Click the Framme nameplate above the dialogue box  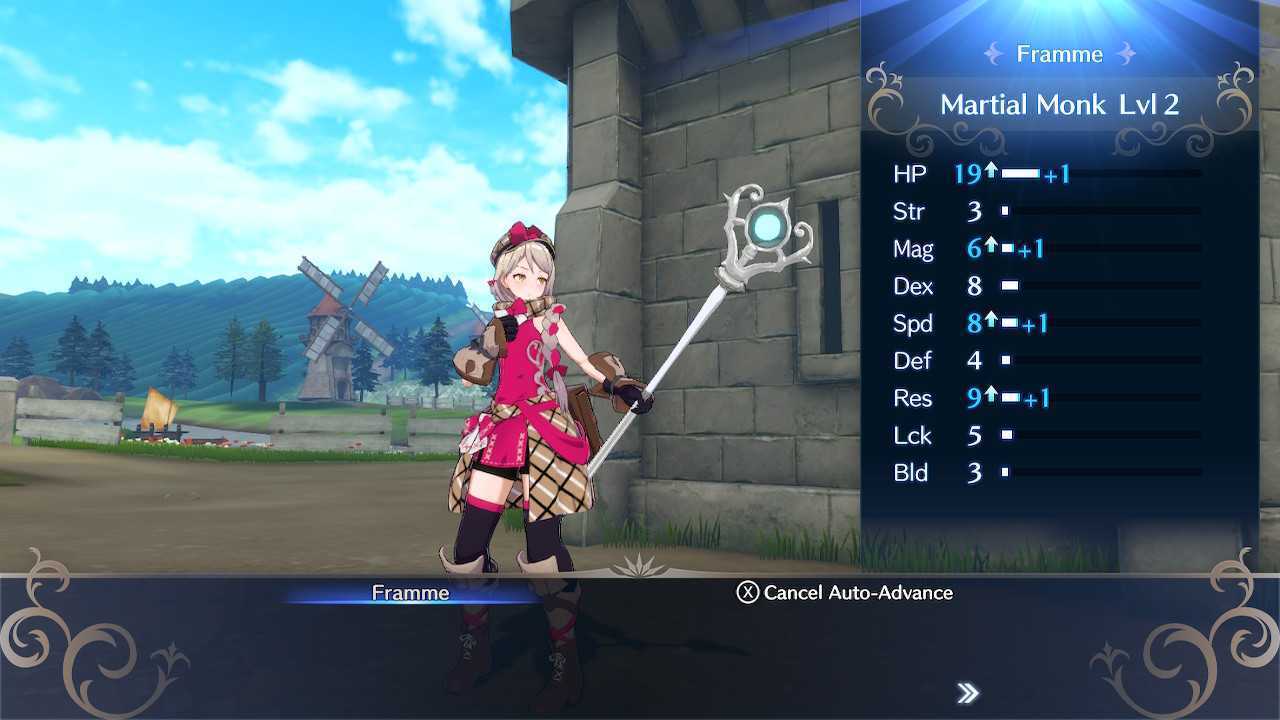[411, 592]
